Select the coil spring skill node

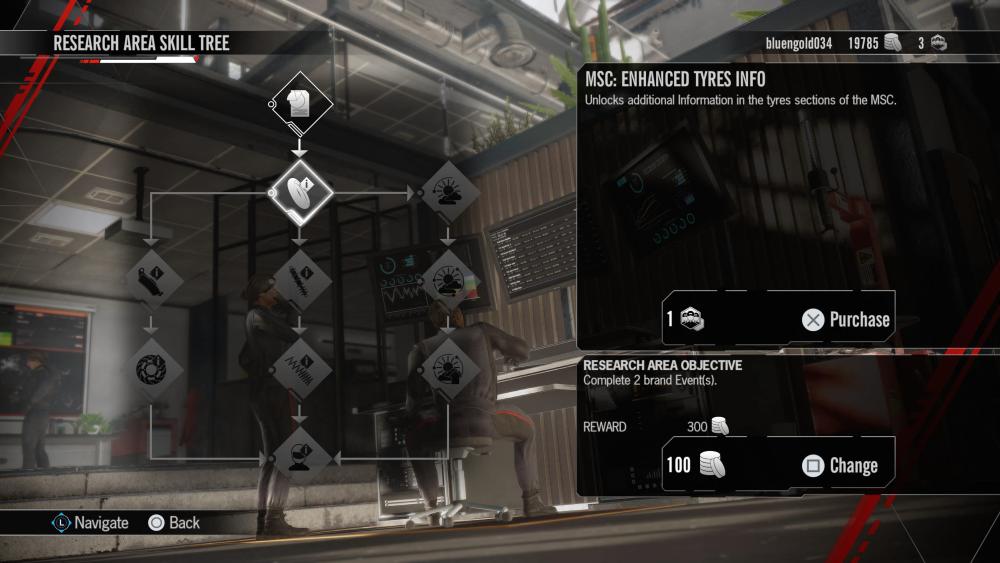pos(298,368)
